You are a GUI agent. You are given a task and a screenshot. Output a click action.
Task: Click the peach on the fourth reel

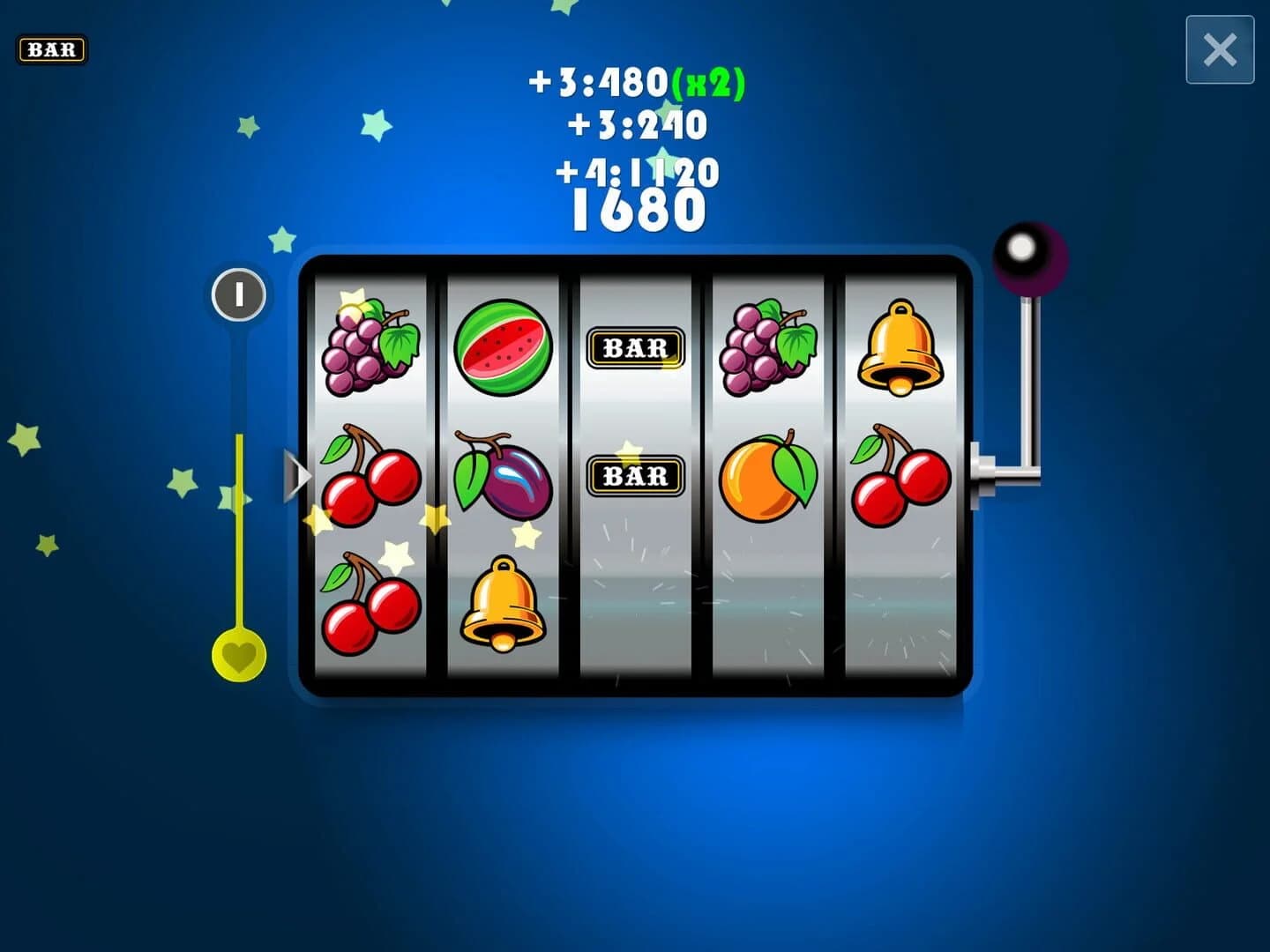coord(768,476)
